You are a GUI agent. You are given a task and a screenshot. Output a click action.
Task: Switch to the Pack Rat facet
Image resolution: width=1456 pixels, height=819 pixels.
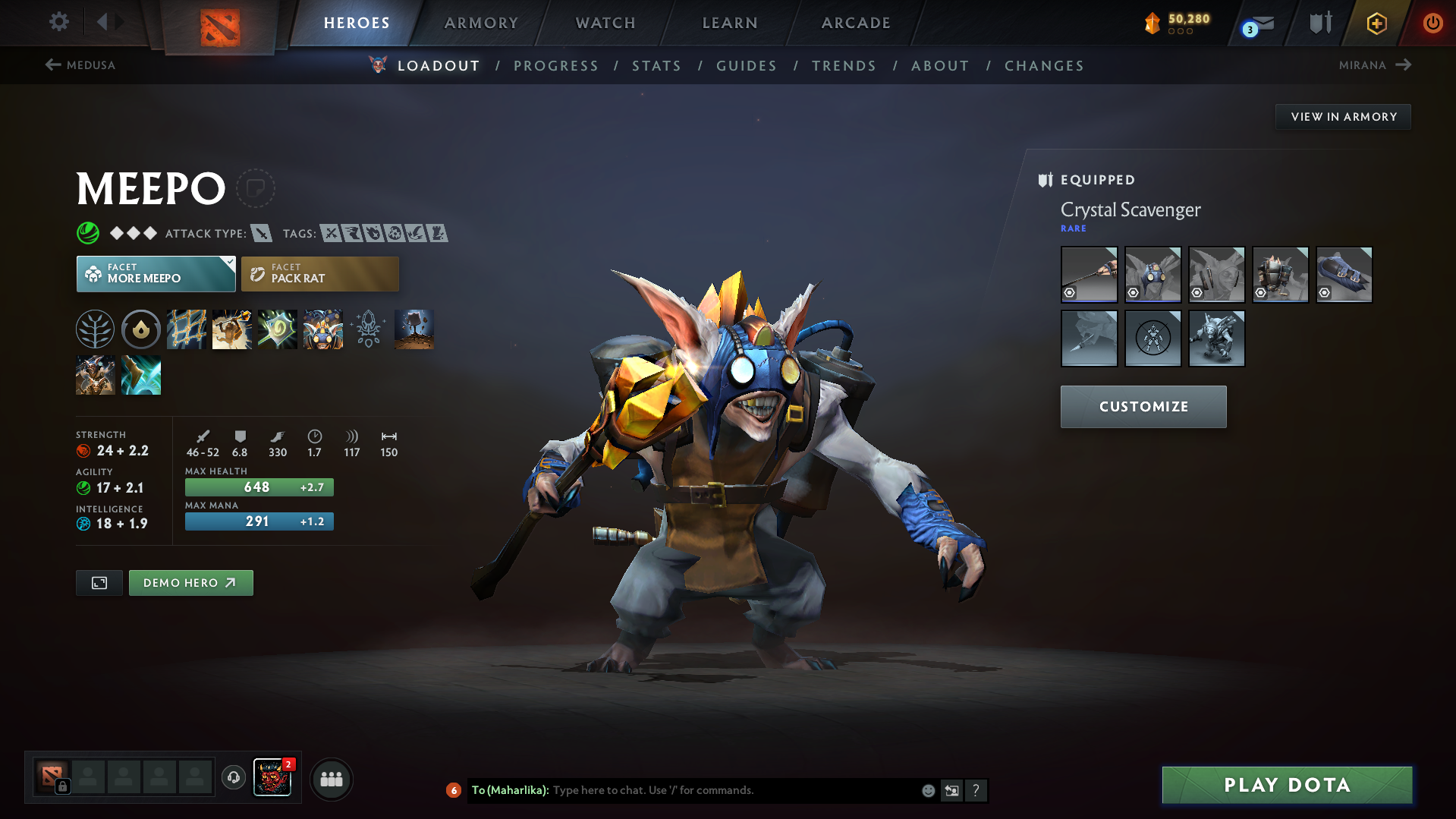pyautogui.click(x=319, y=273)
